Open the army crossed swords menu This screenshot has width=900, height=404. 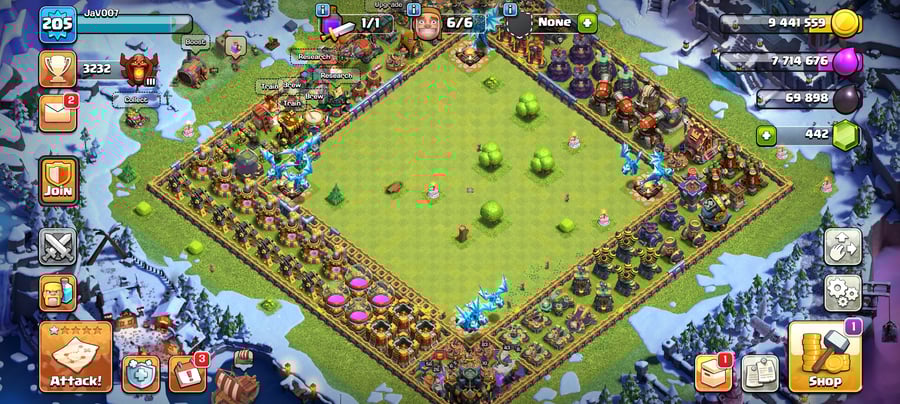point(58,247)
